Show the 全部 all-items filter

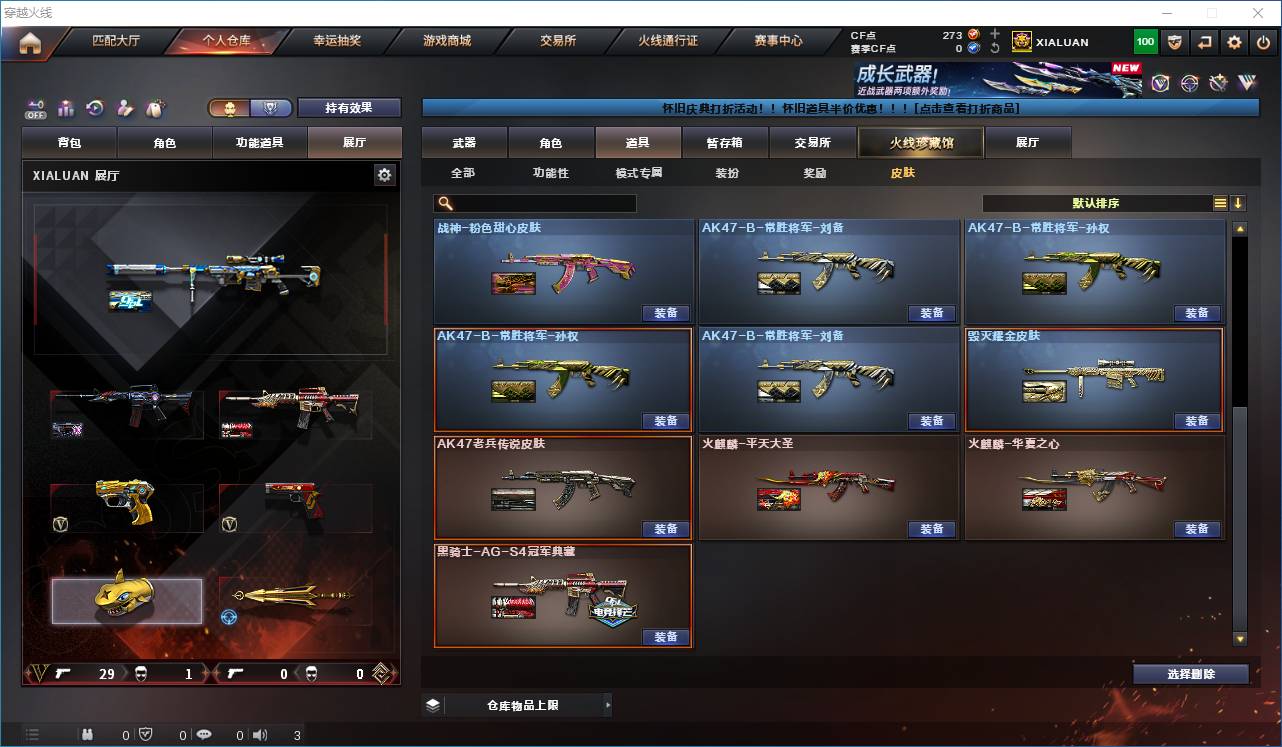pyautogui.click(x=462, y=173)
